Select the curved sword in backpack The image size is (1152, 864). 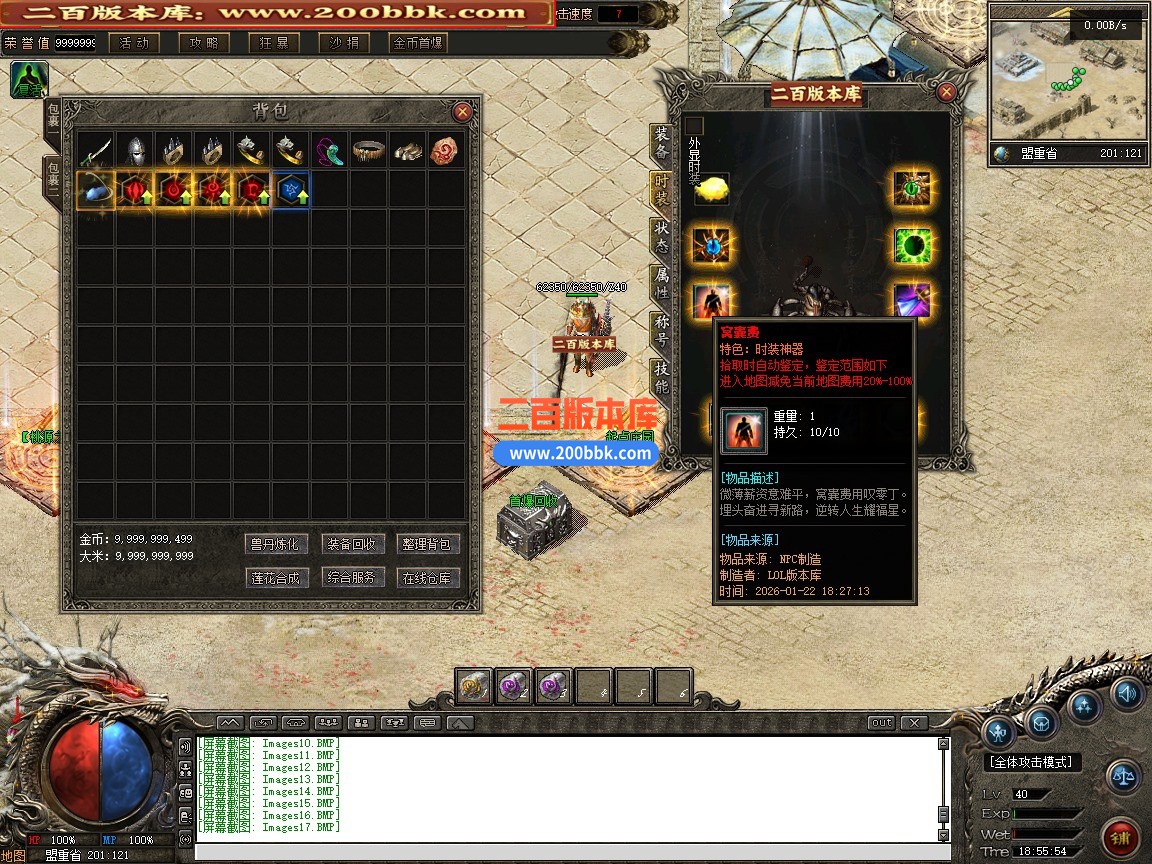point(95,151)
